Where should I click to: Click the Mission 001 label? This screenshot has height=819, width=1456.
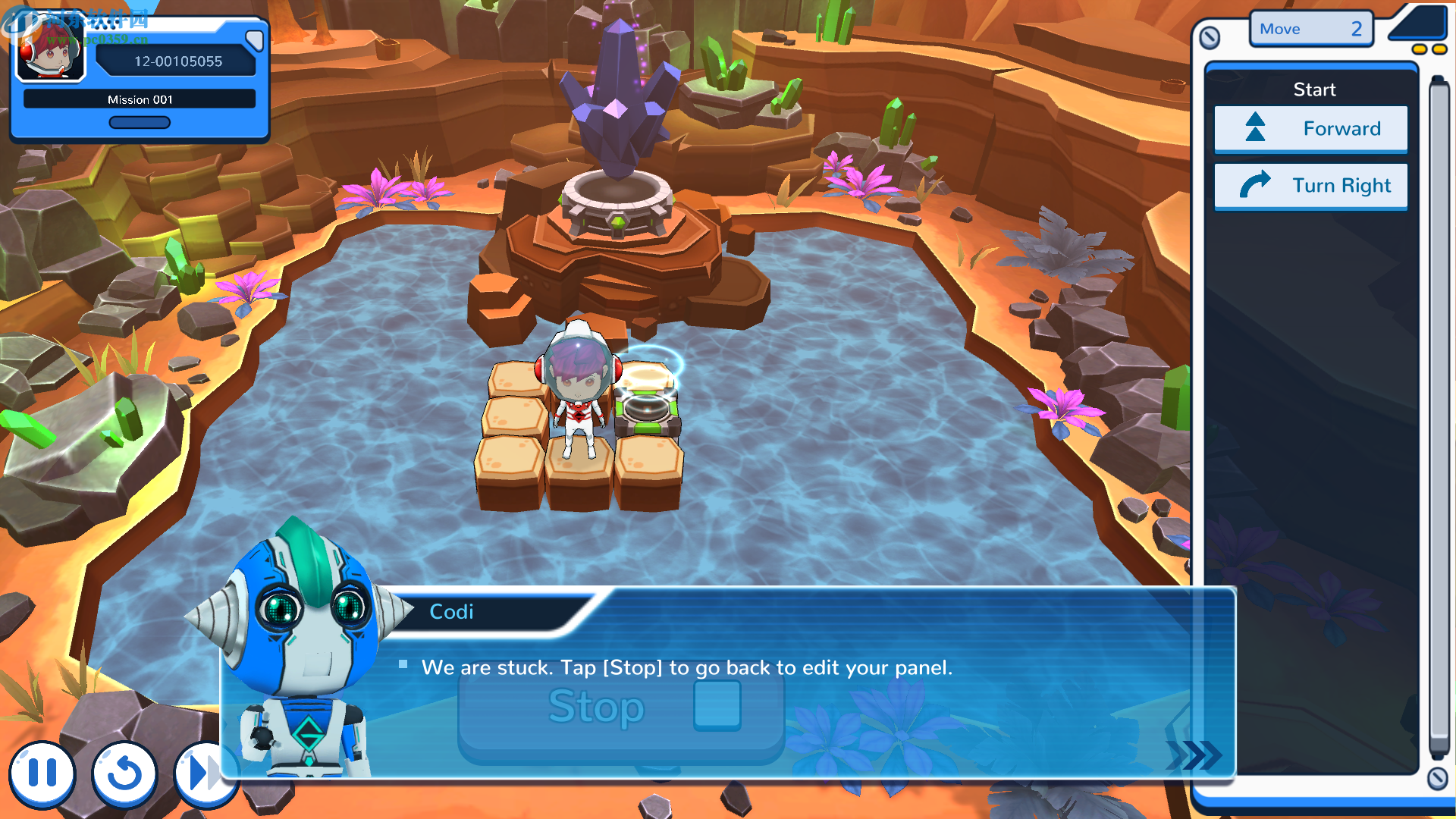point(140,99)
